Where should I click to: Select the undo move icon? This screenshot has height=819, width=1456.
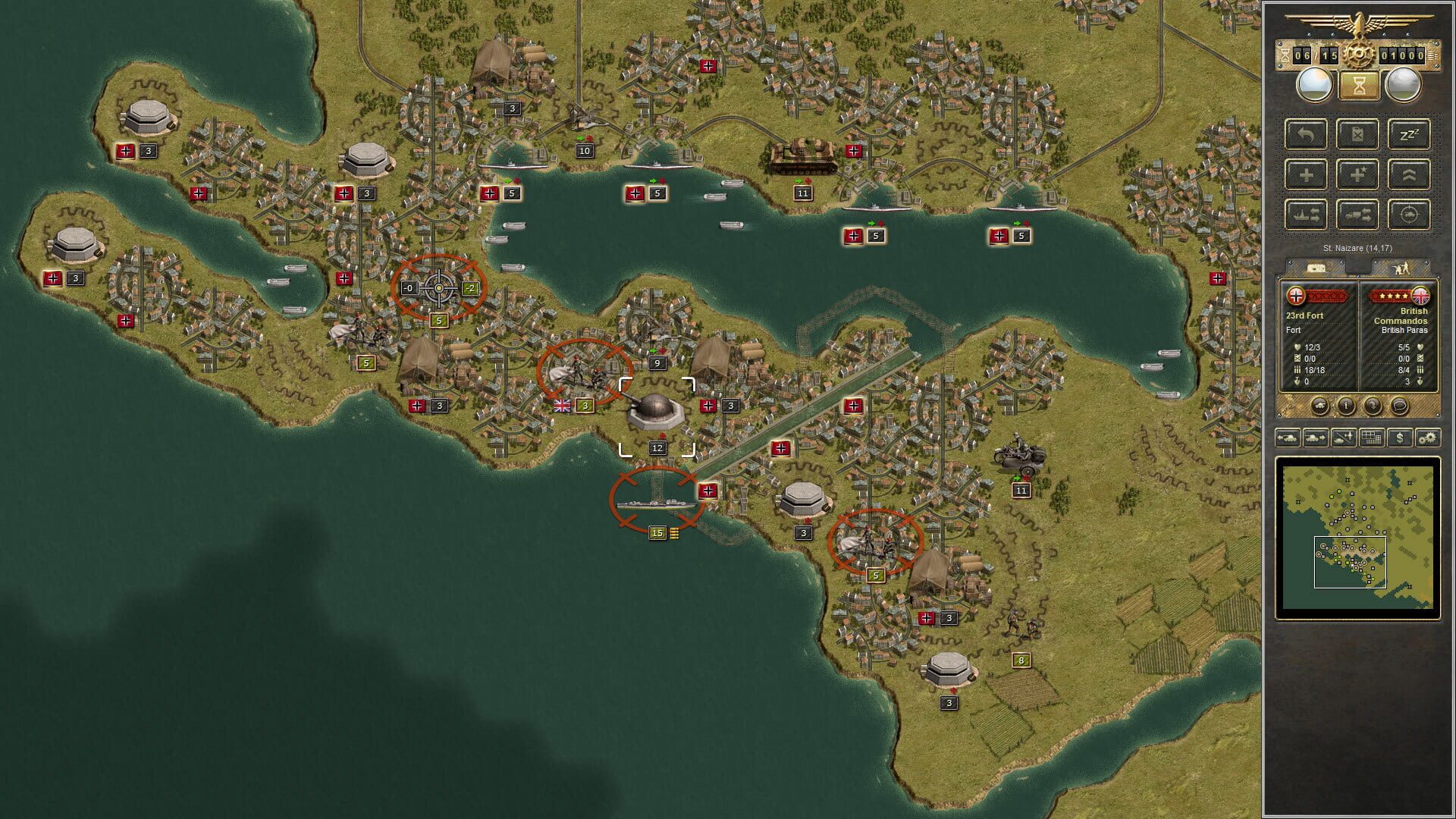(x=1306, y=135)
